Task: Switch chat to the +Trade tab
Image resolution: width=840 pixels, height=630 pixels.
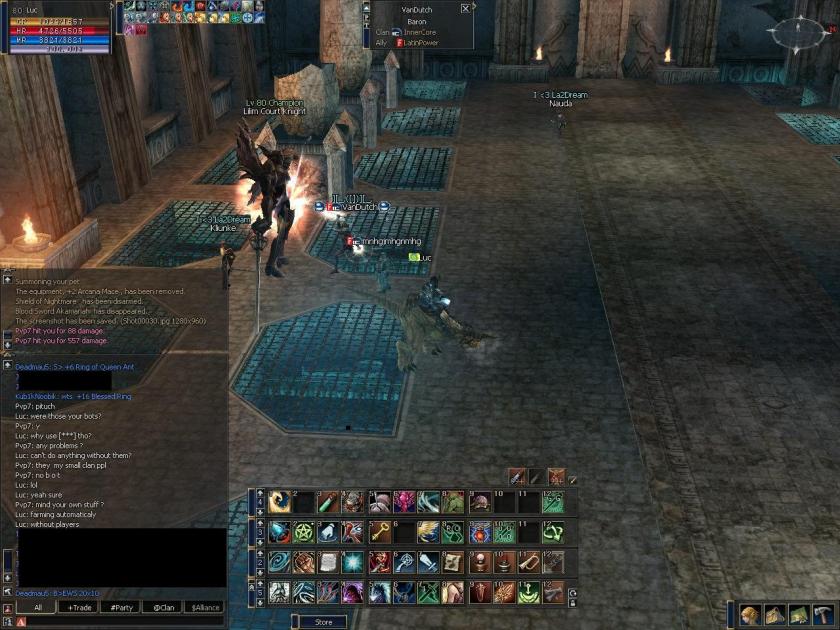Action: coord(79,607)
